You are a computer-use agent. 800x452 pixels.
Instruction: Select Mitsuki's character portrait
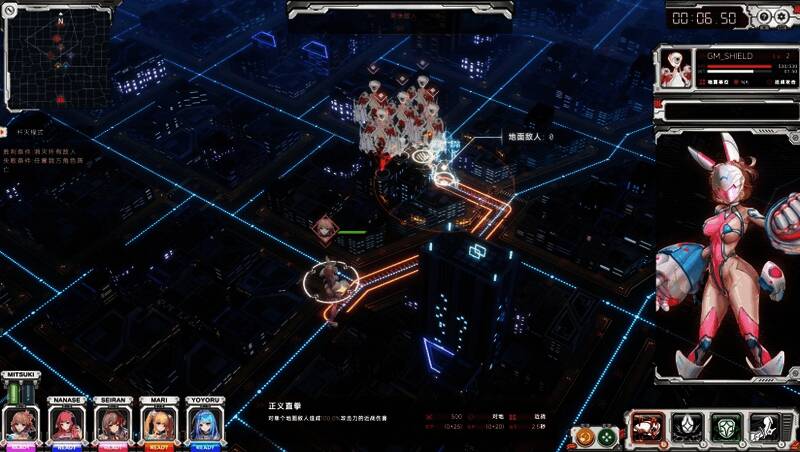point(22,423)
